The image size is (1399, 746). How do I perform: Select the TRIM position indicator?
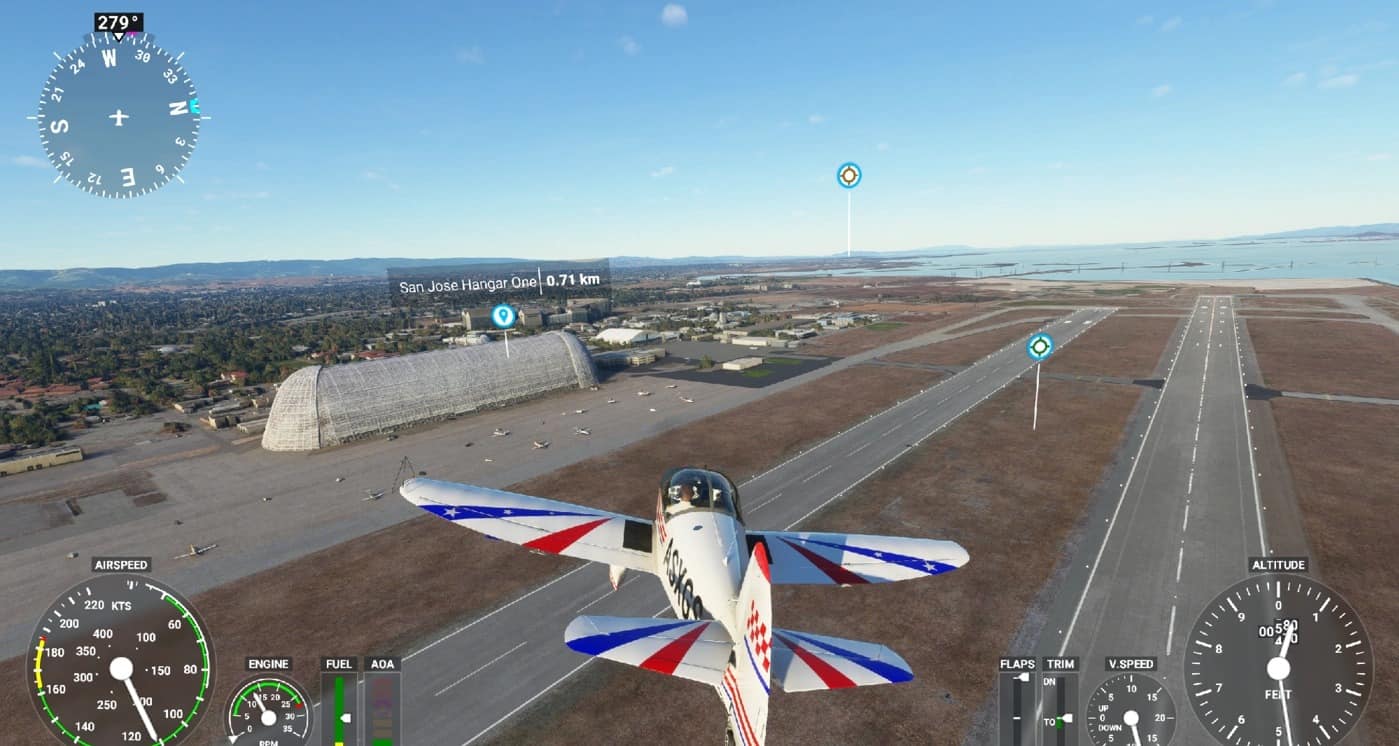click(x=1060, y=708)
